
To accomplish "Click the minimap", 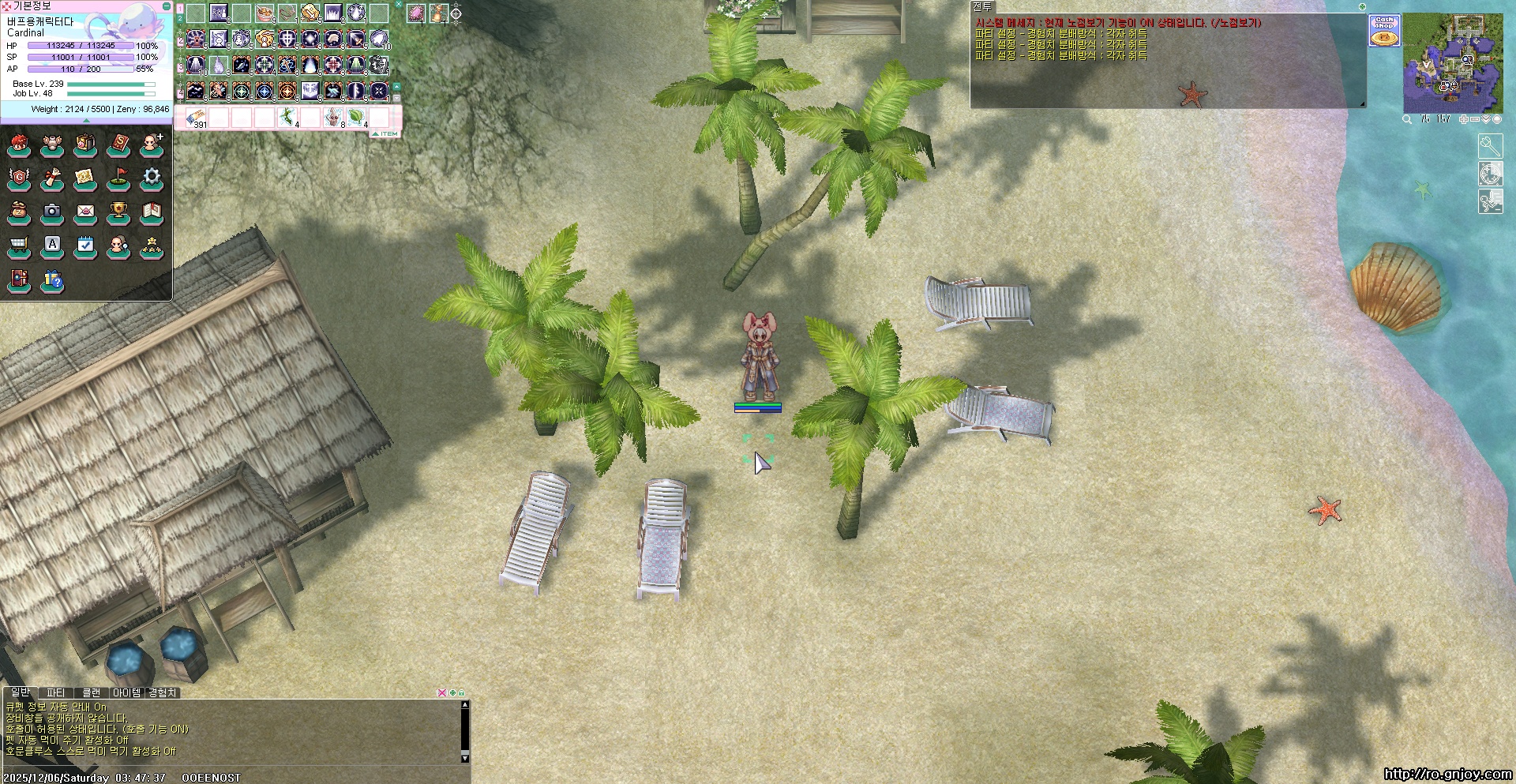I will pos(1453,65).
